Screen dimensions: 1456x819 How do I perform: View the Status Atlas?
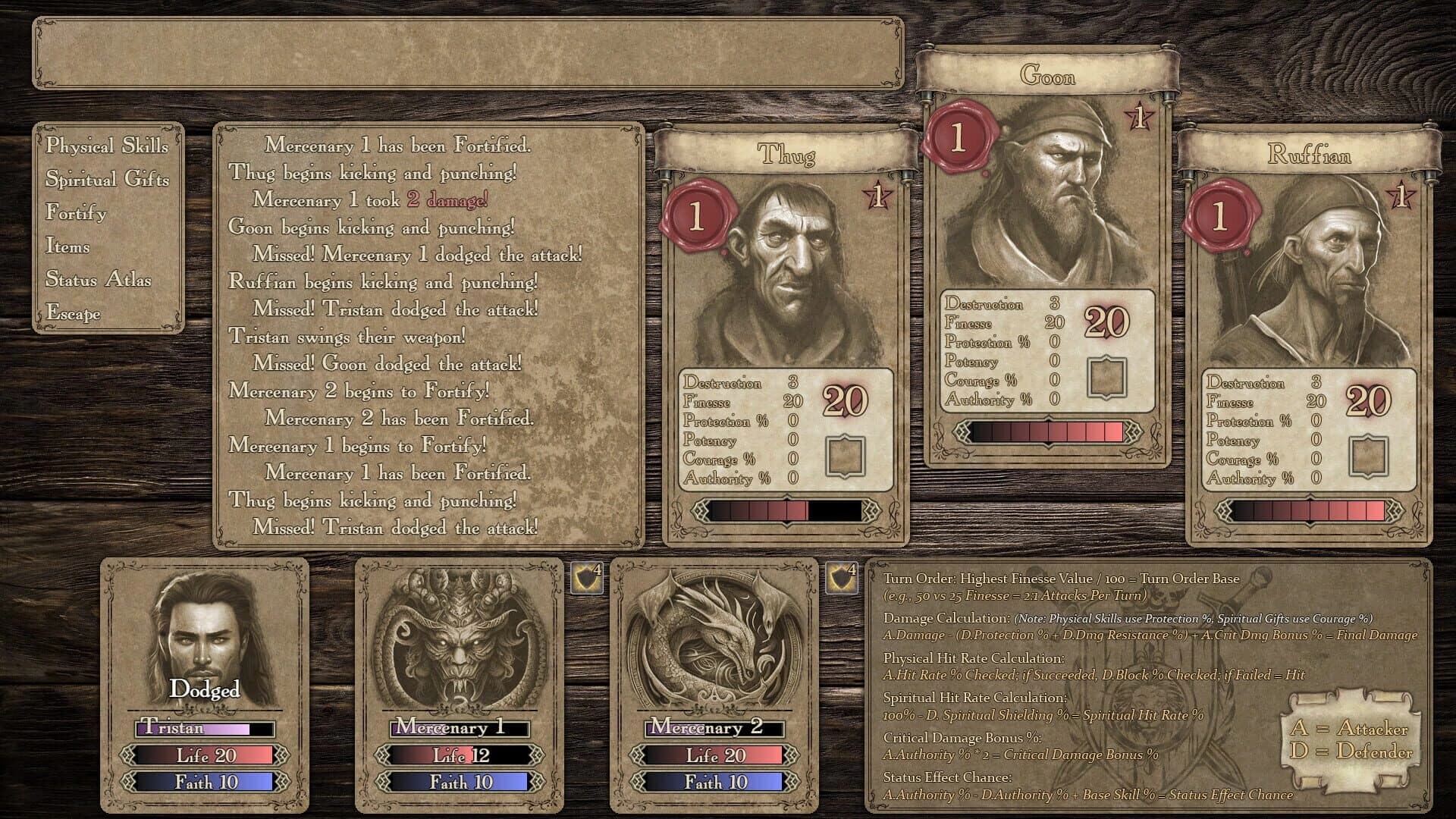pyautogui.click(x=98, y=280)
